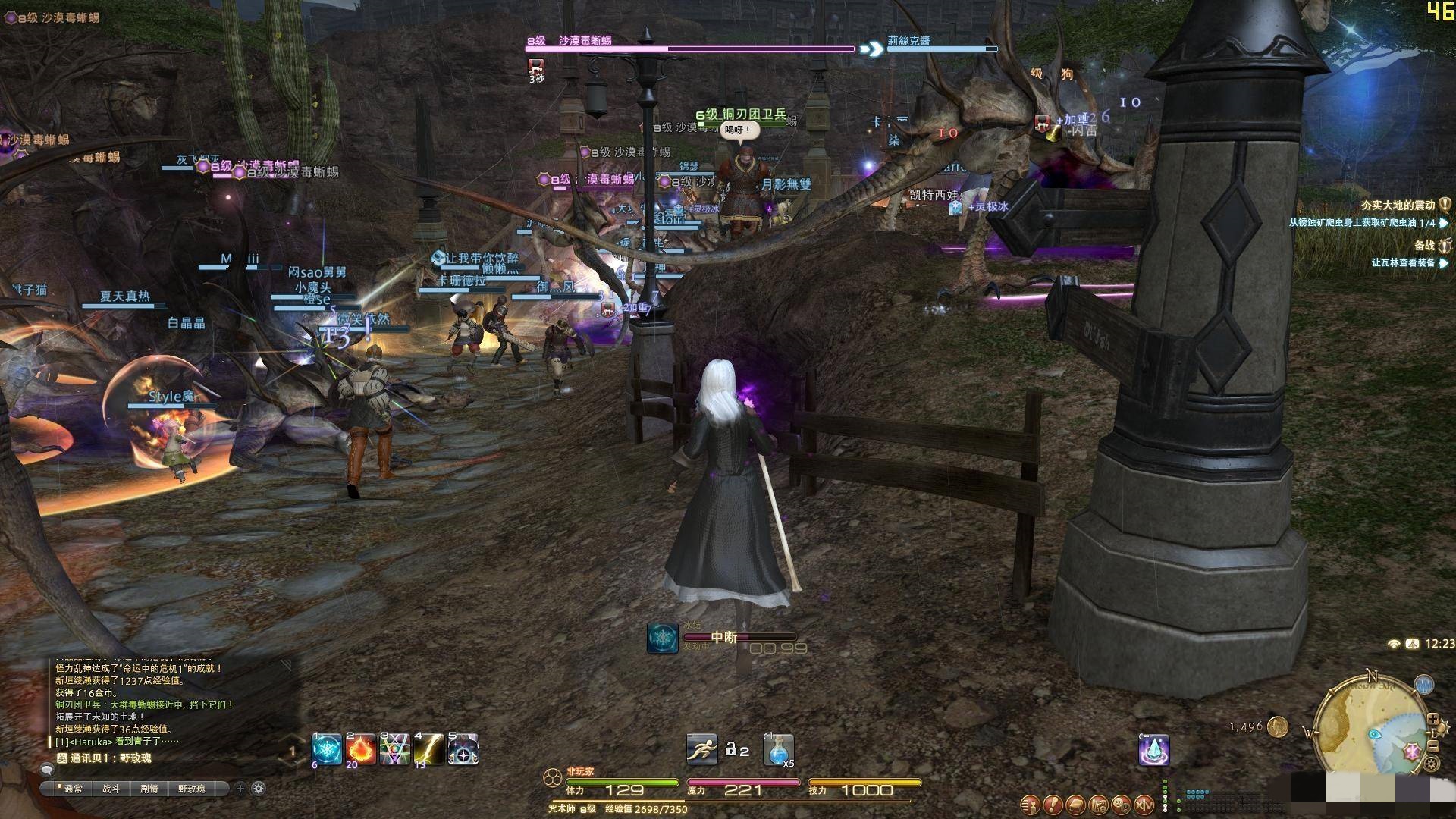Toggle the hotbar lock padlock
Screen dimensions: 1456x819
coord(733,748)
